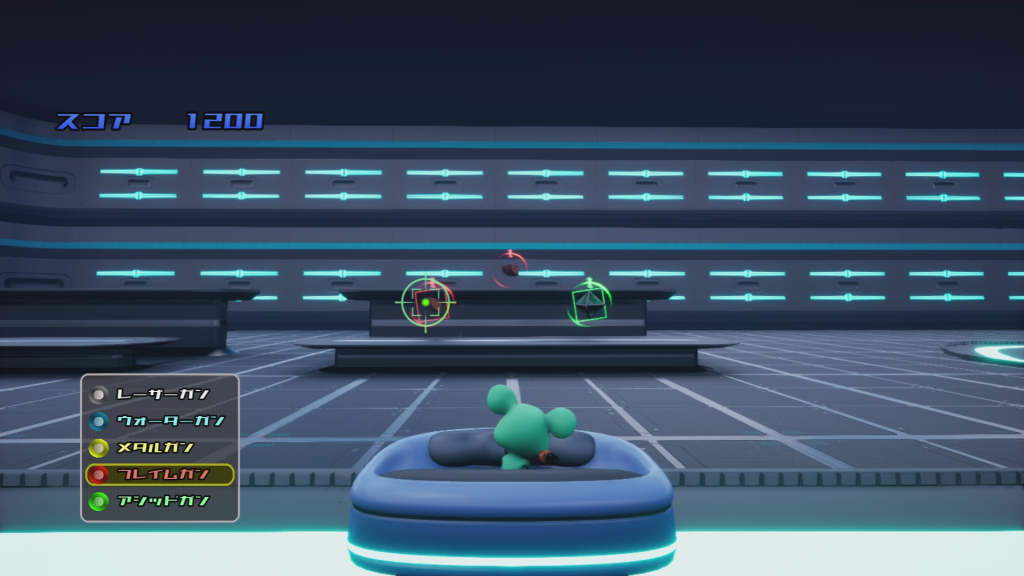Screen dimensions: 1024x576
Task: Click the highlighted フレイムガン (Flame Gun) entry
Action: (x=160, y=474)
